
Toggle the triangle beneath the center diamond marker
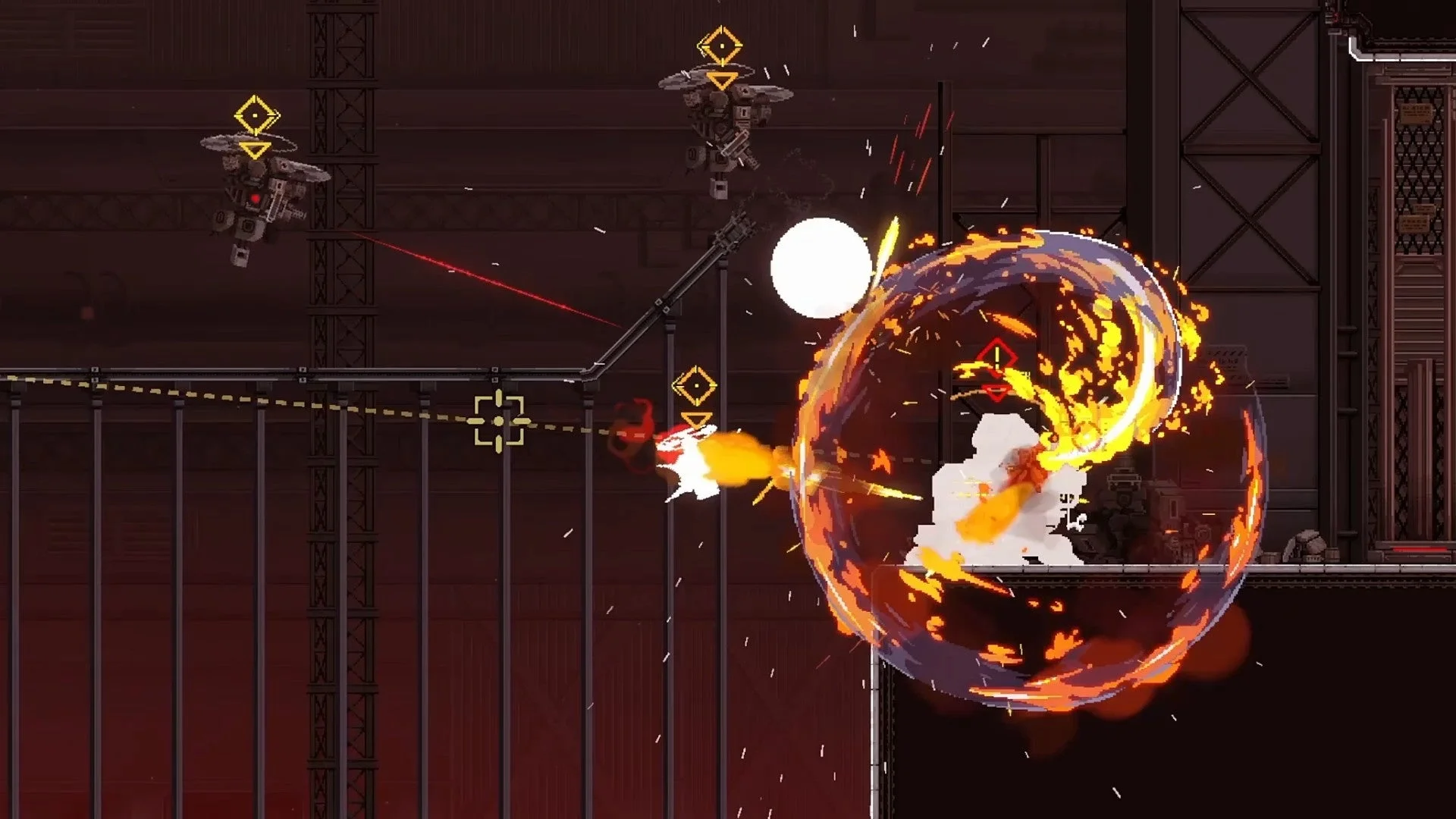(696, 419)
